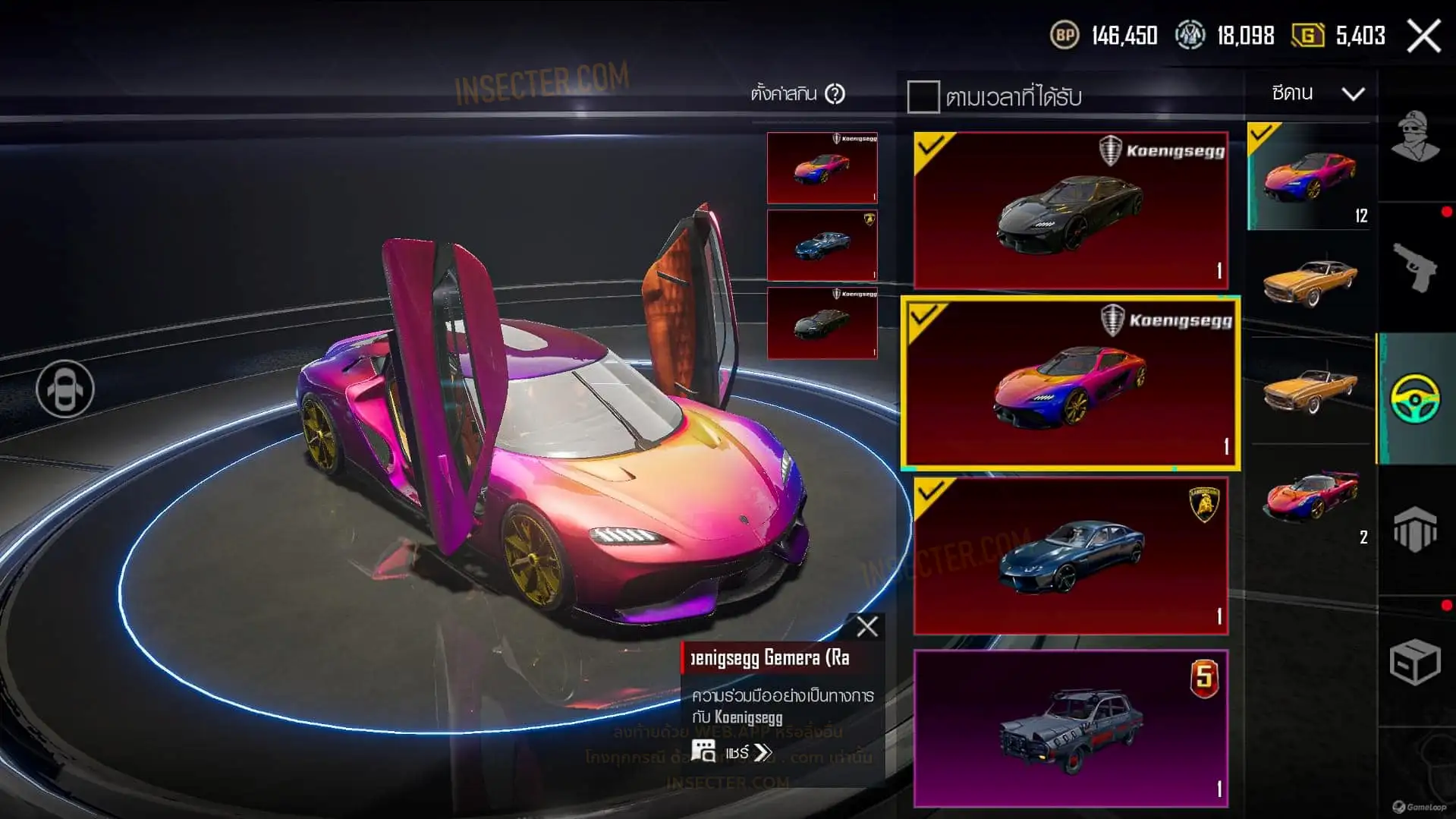
Task: Open the steering wheel vehicles tab
Action: tap(1416, 398)
